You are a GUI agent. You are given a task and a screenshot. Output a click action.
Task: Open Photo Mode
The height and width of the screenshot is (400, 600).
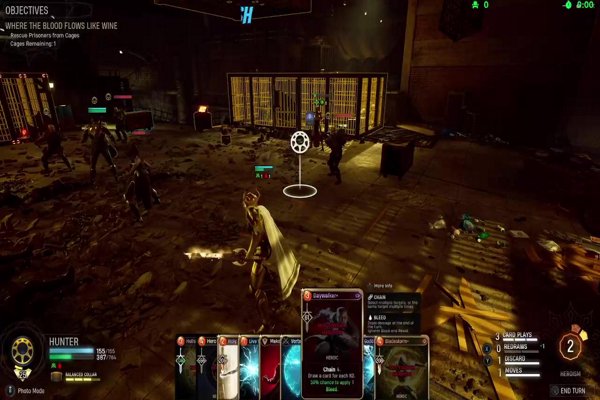(32, 390)
